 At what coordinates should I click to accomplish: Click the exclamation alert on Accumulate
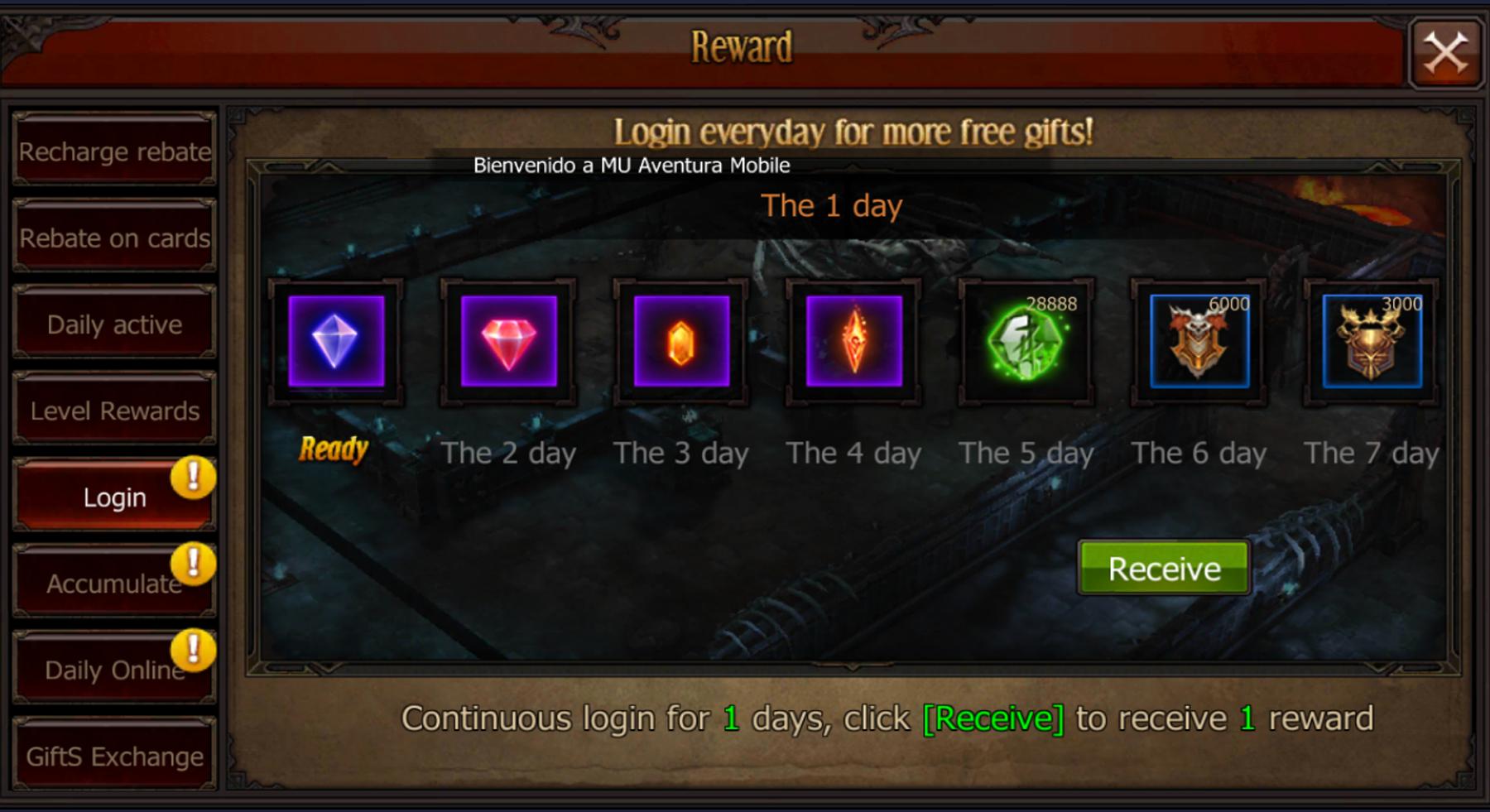click(x=192, y=565)
